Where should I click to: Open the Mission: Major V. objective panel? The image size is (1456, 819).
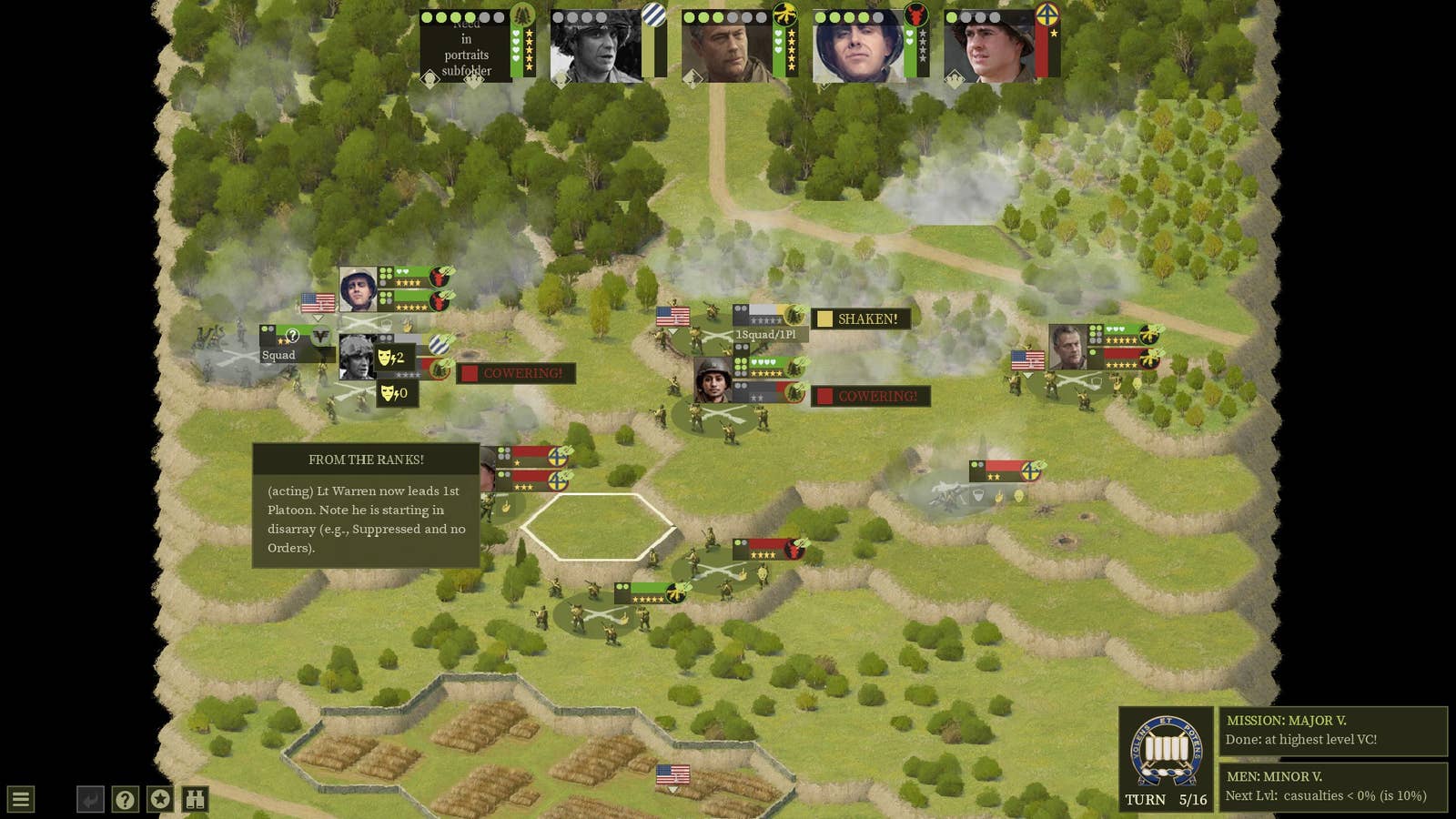[x=1332, y=731]
